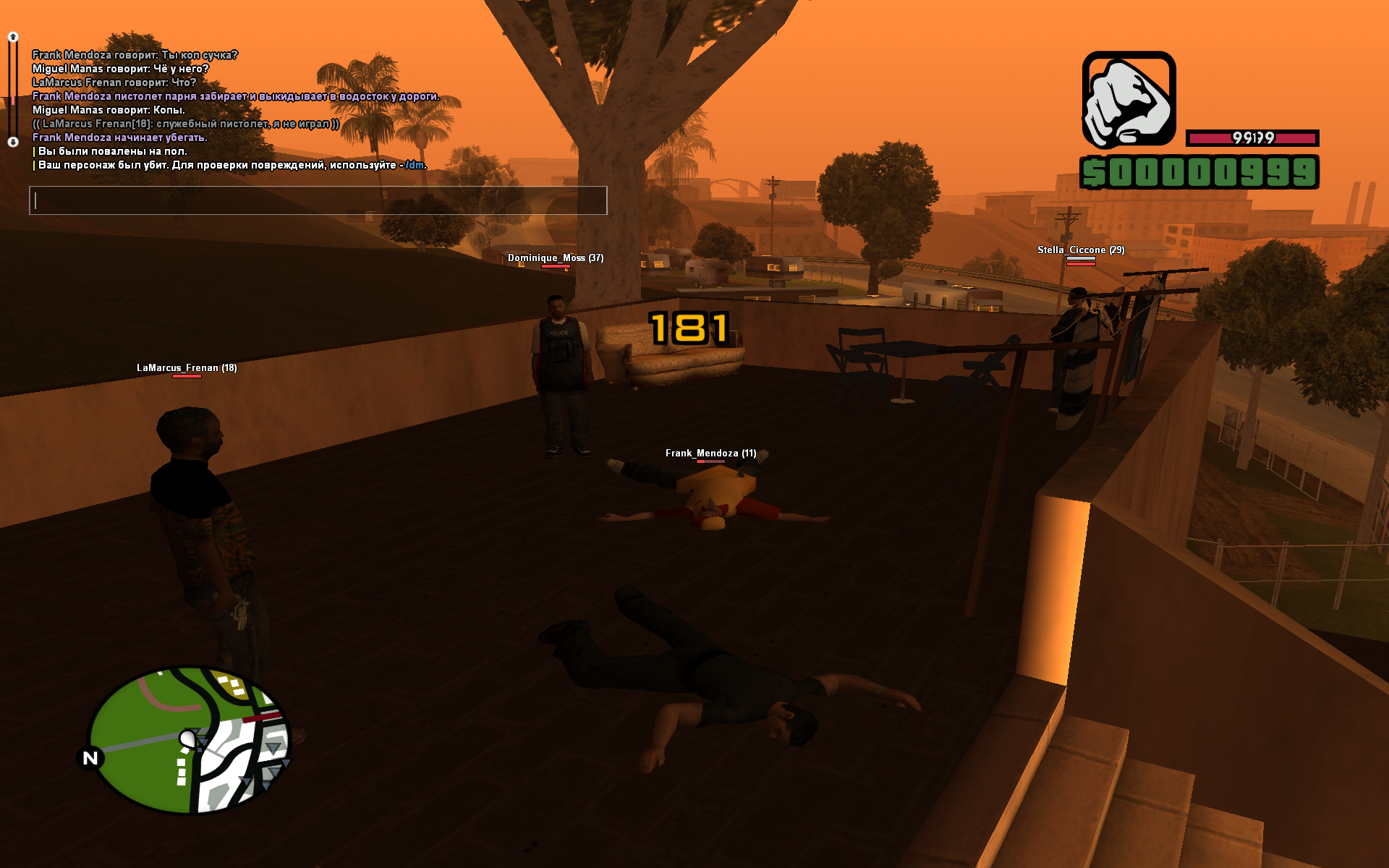Select the Stella_Ciccone player nametag
This screenshot has height=868, width=1389.
click(x=1080, y=250)
